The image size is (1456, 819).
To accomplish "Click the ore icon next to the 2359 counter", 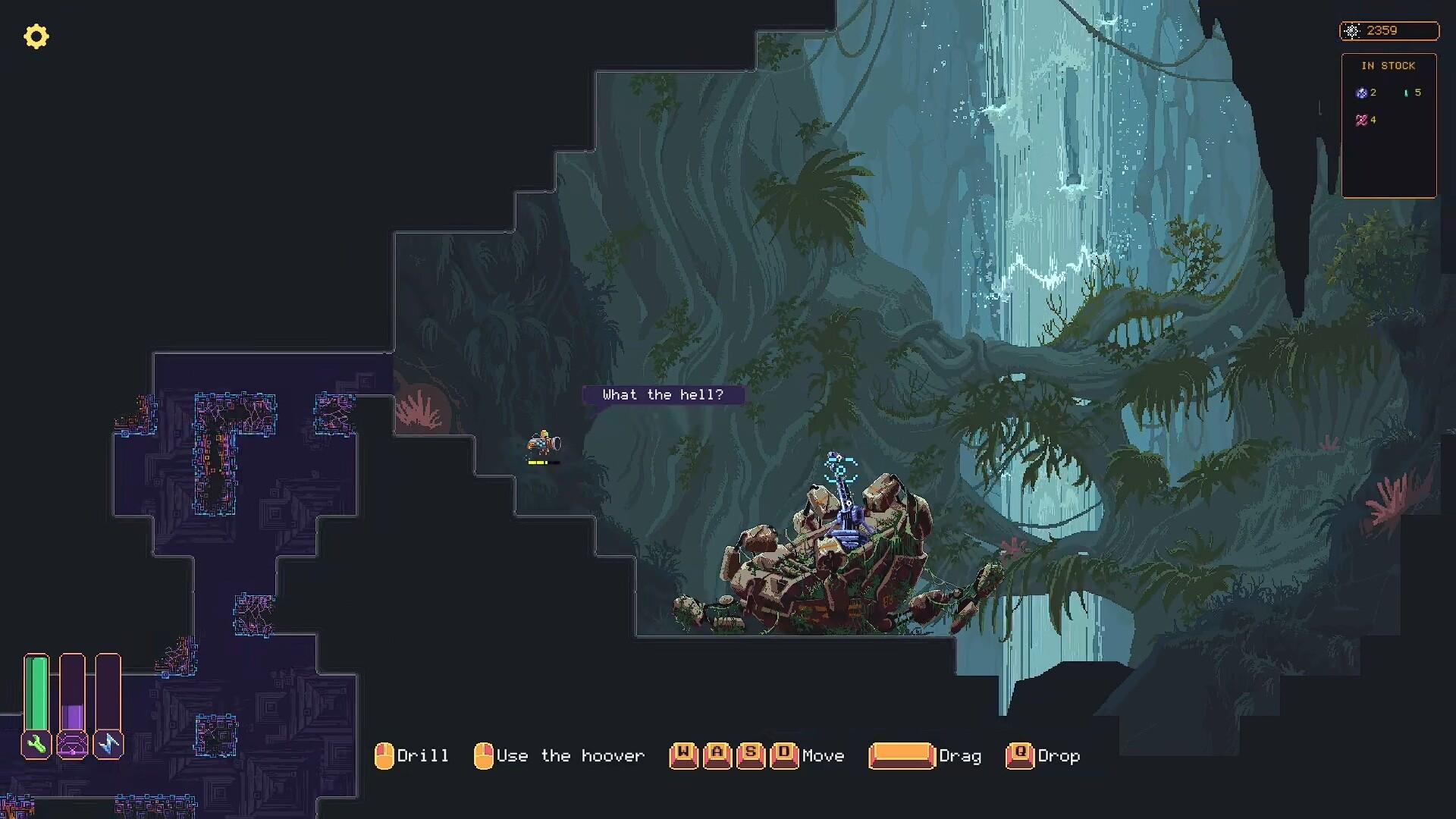I will point(1353,30).
